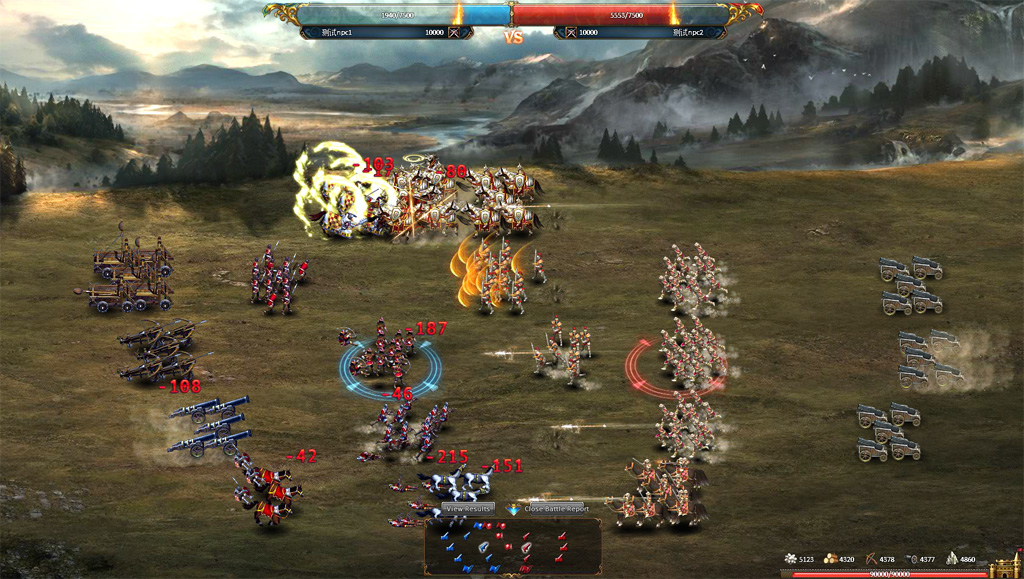Click the golden castle icon
1024x579 pixels.
[x=1005, y=567]
